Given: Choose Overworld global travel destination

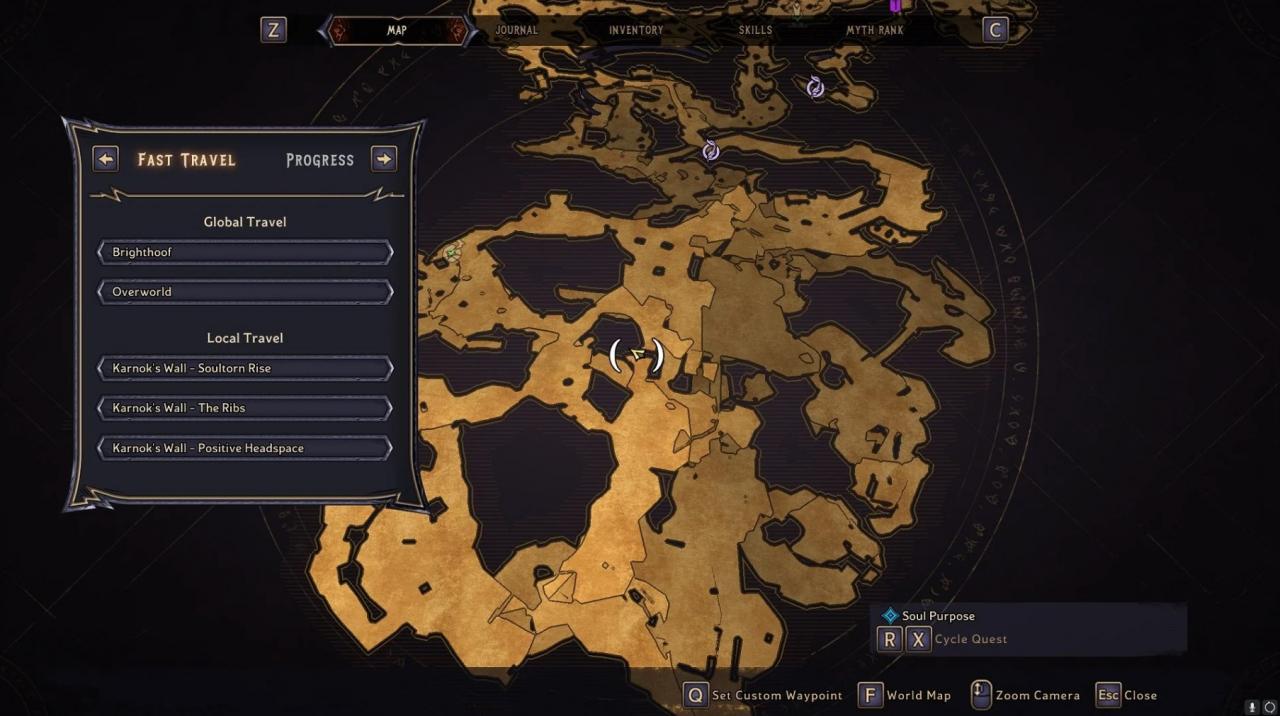Looking at the screenshot, I should pyautogui.click(x=245, y=292).
